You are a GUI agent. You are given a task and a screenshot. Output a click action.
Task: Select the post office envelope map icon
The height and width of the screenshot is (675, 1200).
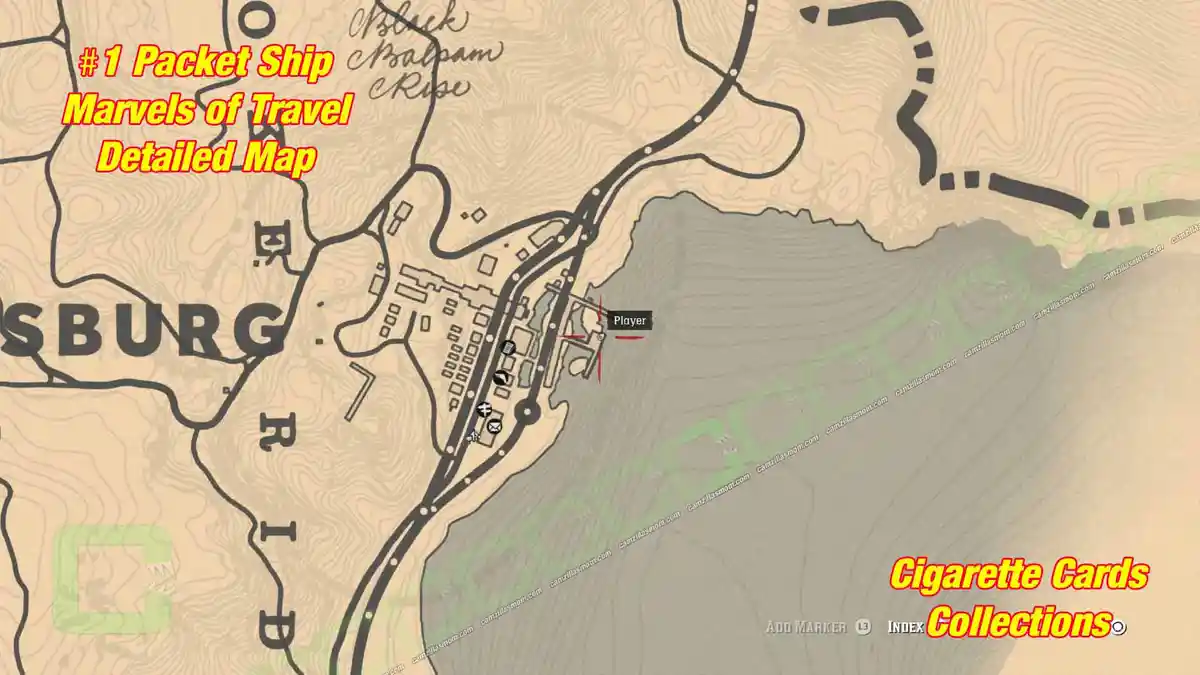[494, 427]
